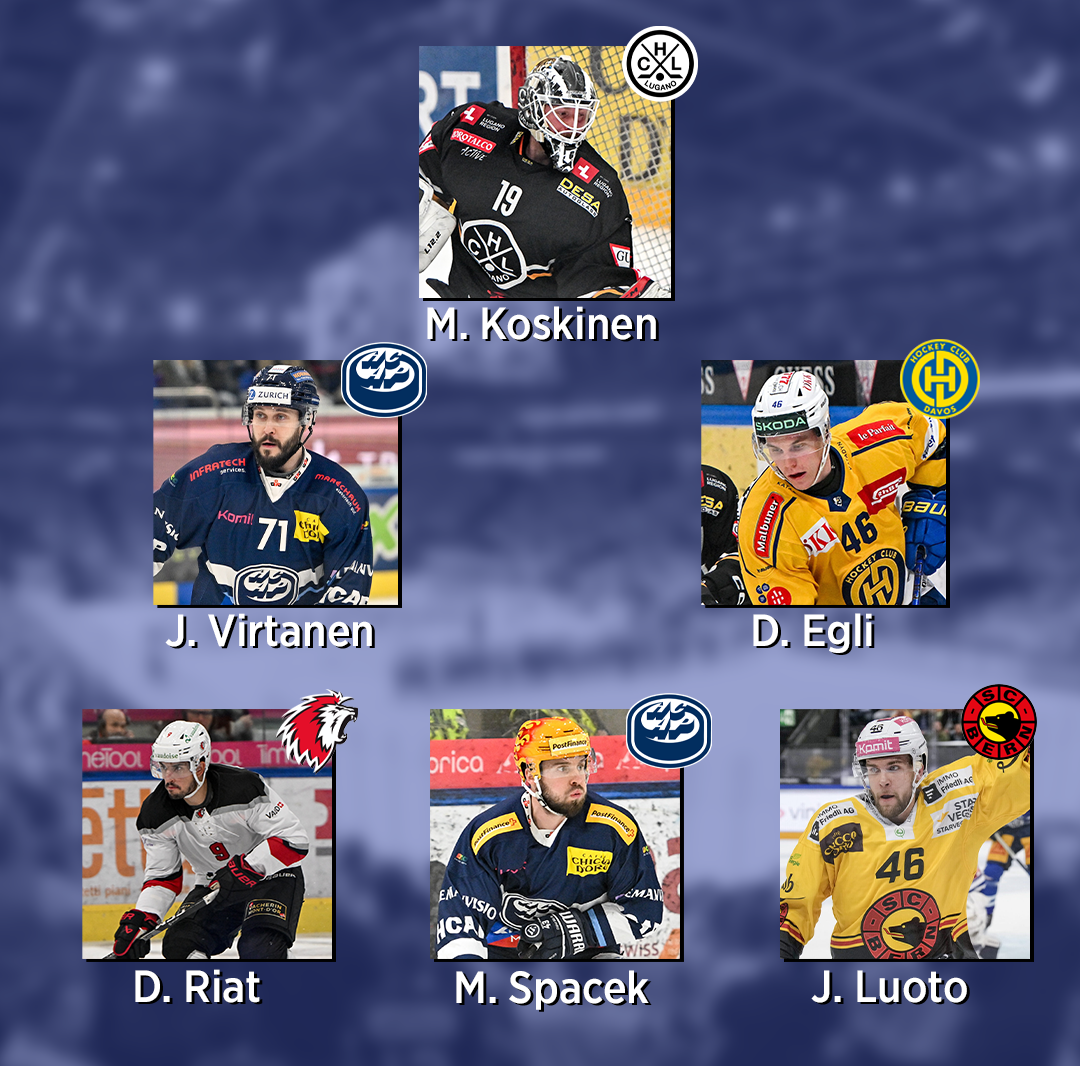The image size is (1080, 1066).
Task: Click the team logo on Virtanen's card
Action: point(384,380)
